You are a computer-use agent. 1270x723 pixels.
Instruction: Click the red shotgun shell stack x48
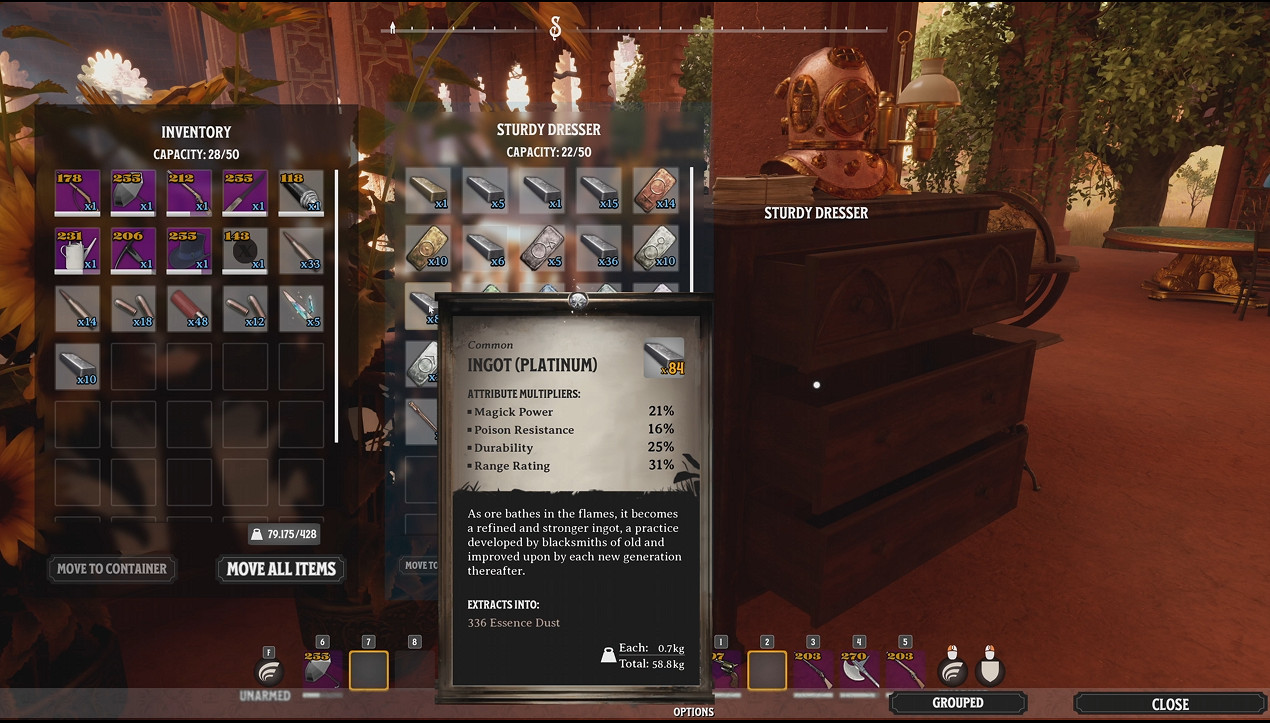[x=190, y=307]
